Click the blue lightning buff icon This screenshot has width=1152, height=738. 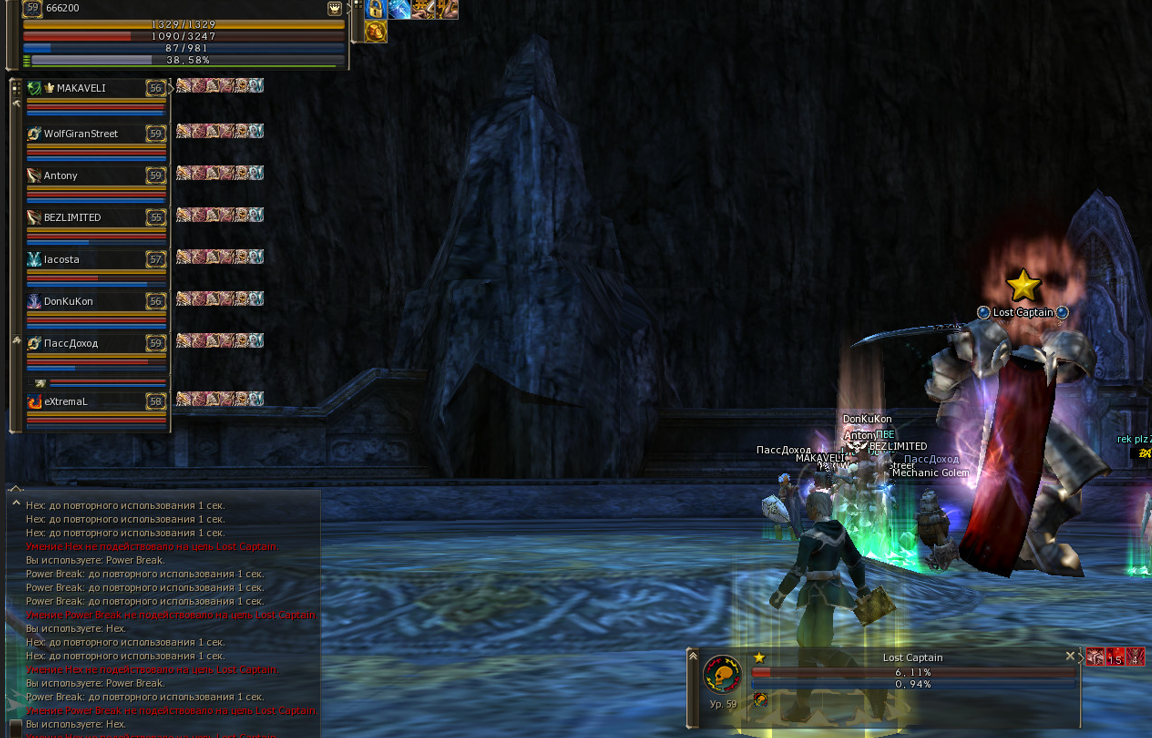pyautogui.click(x=399, y=9)
